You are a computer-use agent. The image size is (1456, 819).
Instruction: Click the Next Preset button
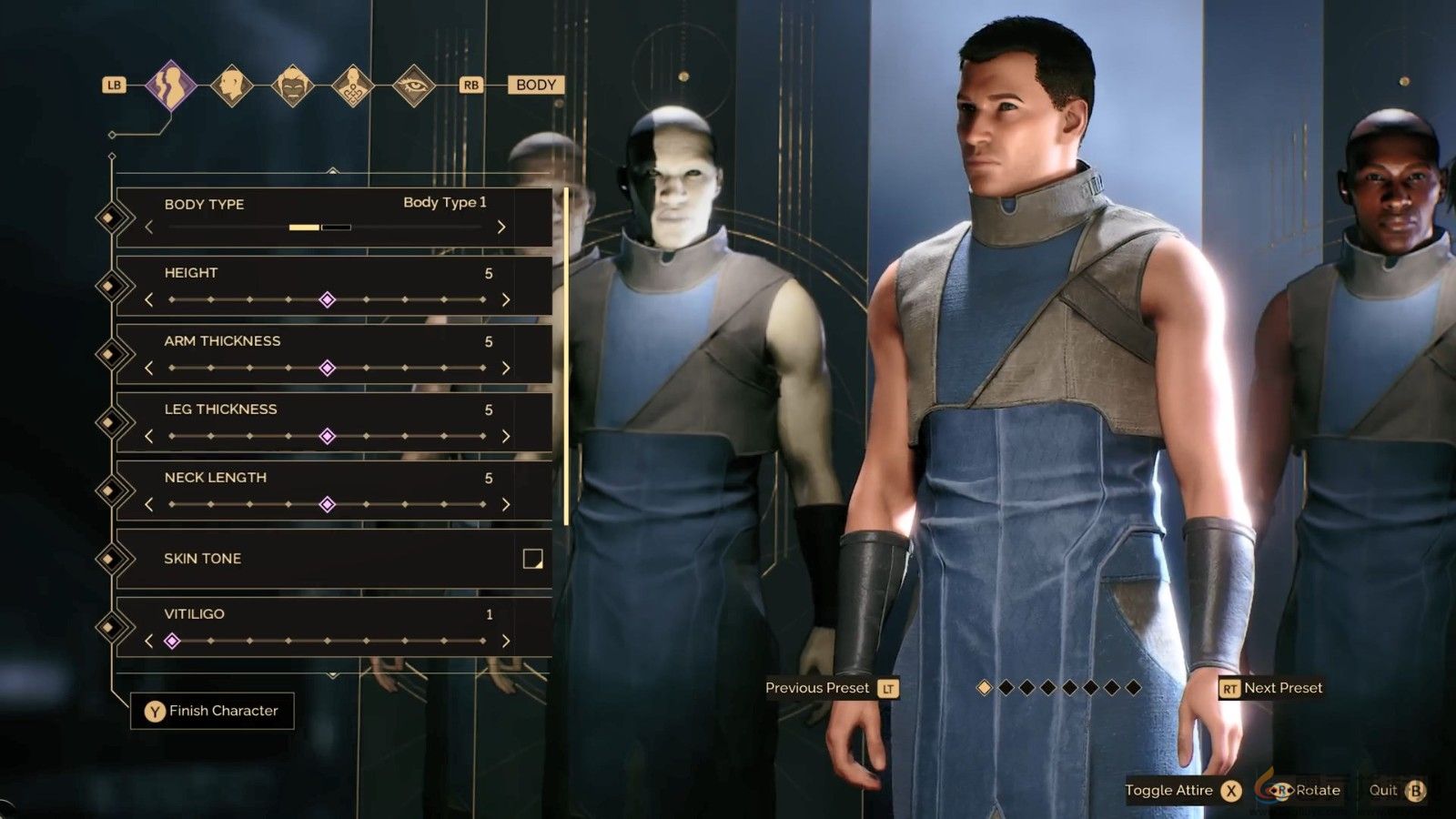click(x=1270, y=688)
